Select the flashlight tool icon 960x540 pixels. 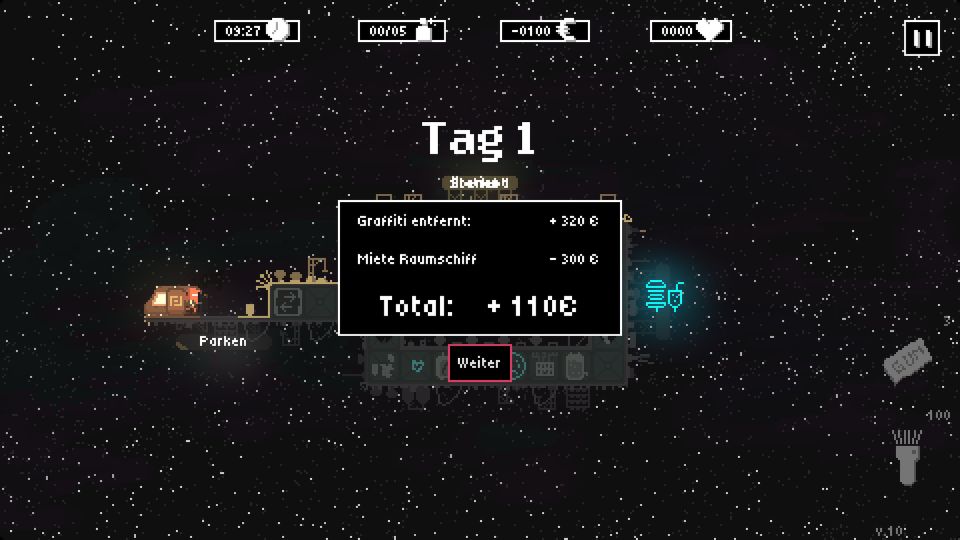[x=907, y=456]
